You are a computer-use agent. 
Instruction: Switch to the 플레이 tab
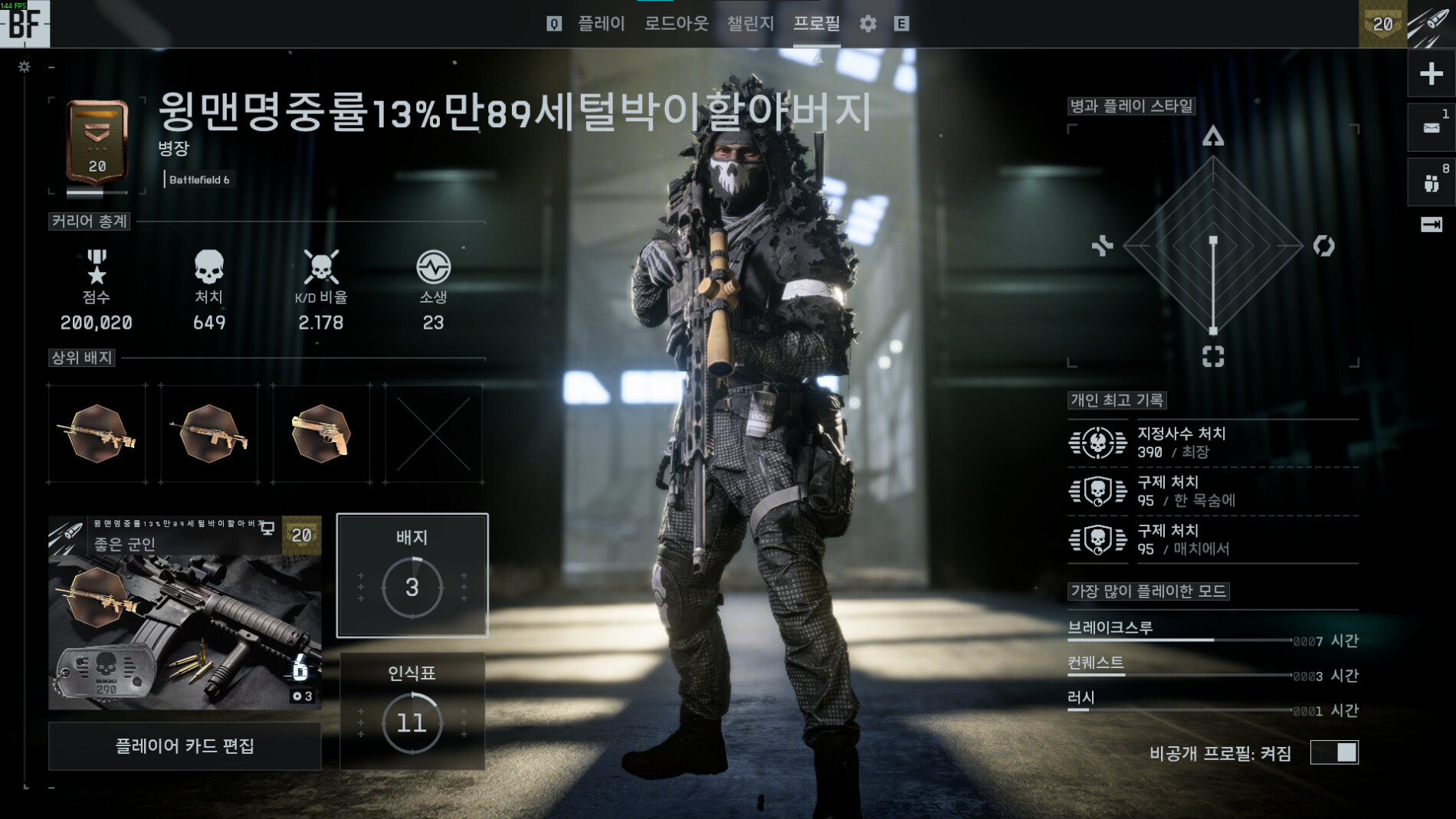(x=601, y=24)
